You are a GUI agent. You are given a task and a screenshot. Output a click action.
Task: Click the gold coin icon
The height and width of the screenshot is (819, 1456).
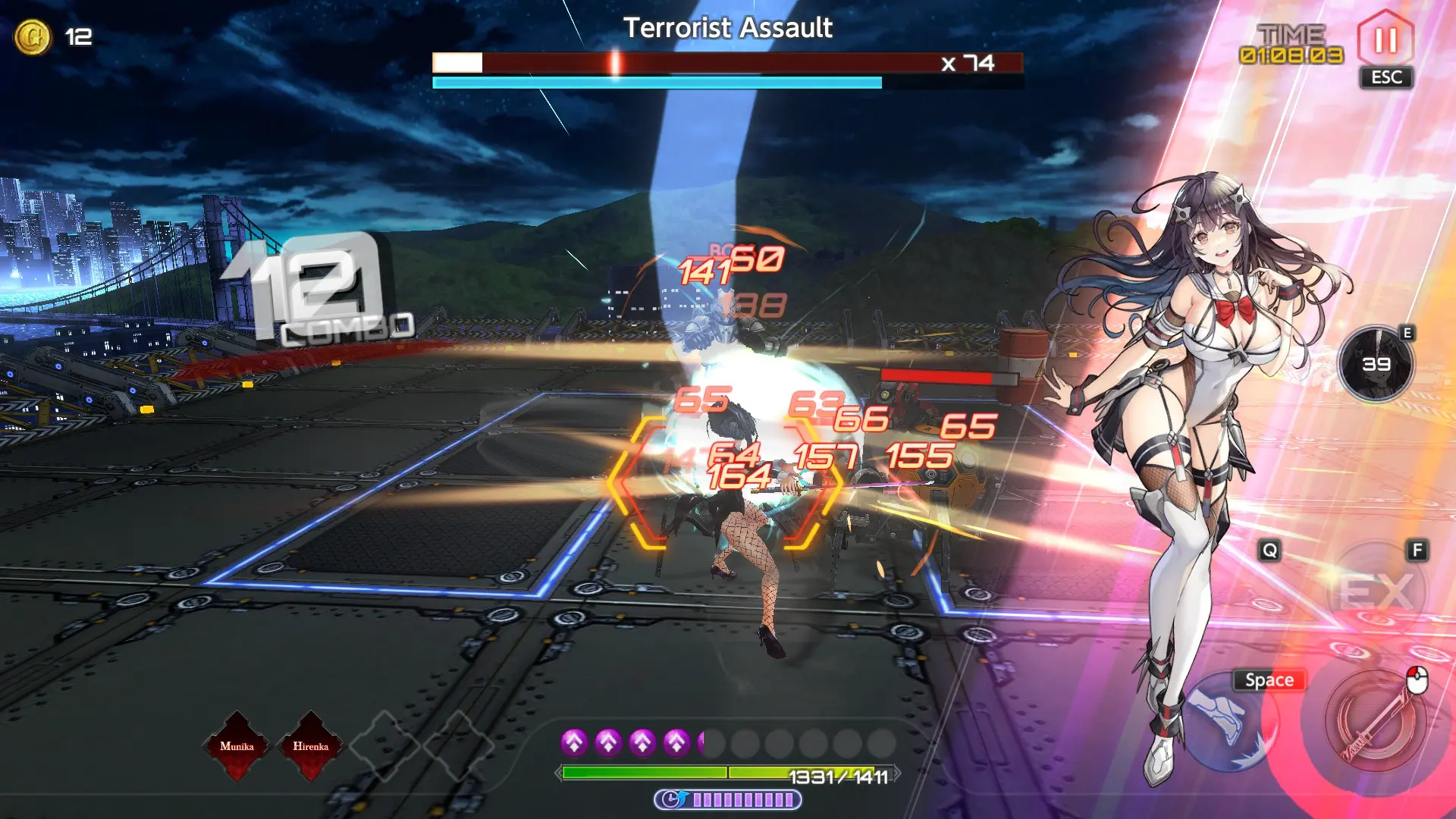click(x=33, y=36)
